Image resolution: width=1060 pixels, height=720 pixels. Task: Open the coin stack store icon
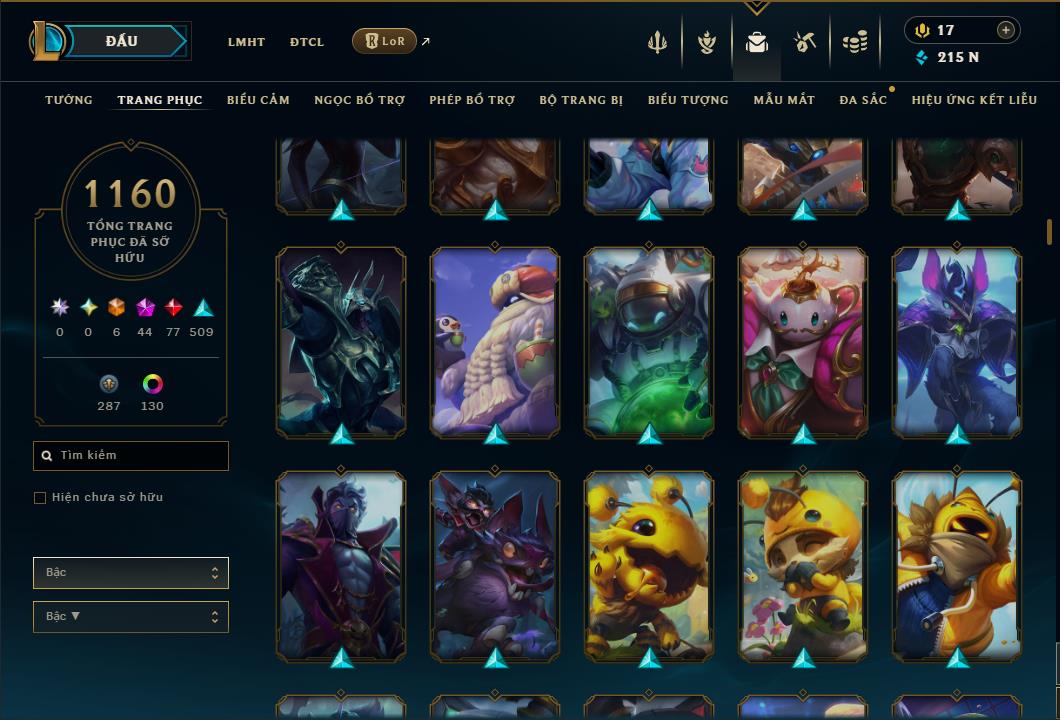855,42
